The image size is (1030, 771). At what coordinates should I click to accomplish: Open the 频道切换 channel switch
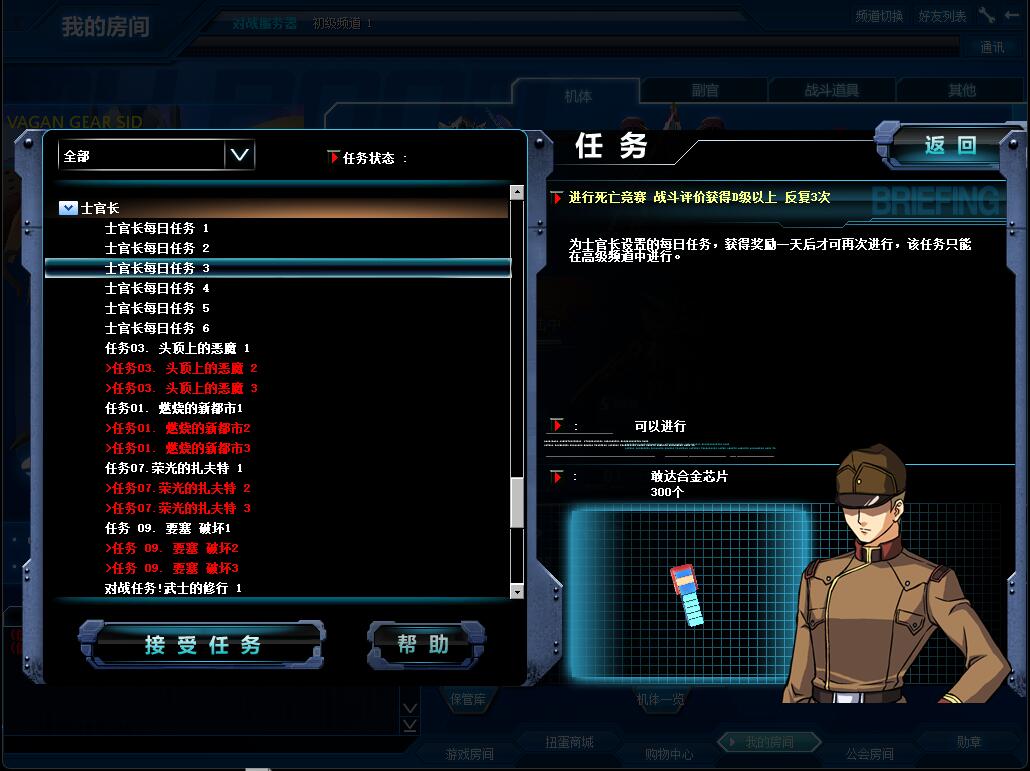pos(879,16)
